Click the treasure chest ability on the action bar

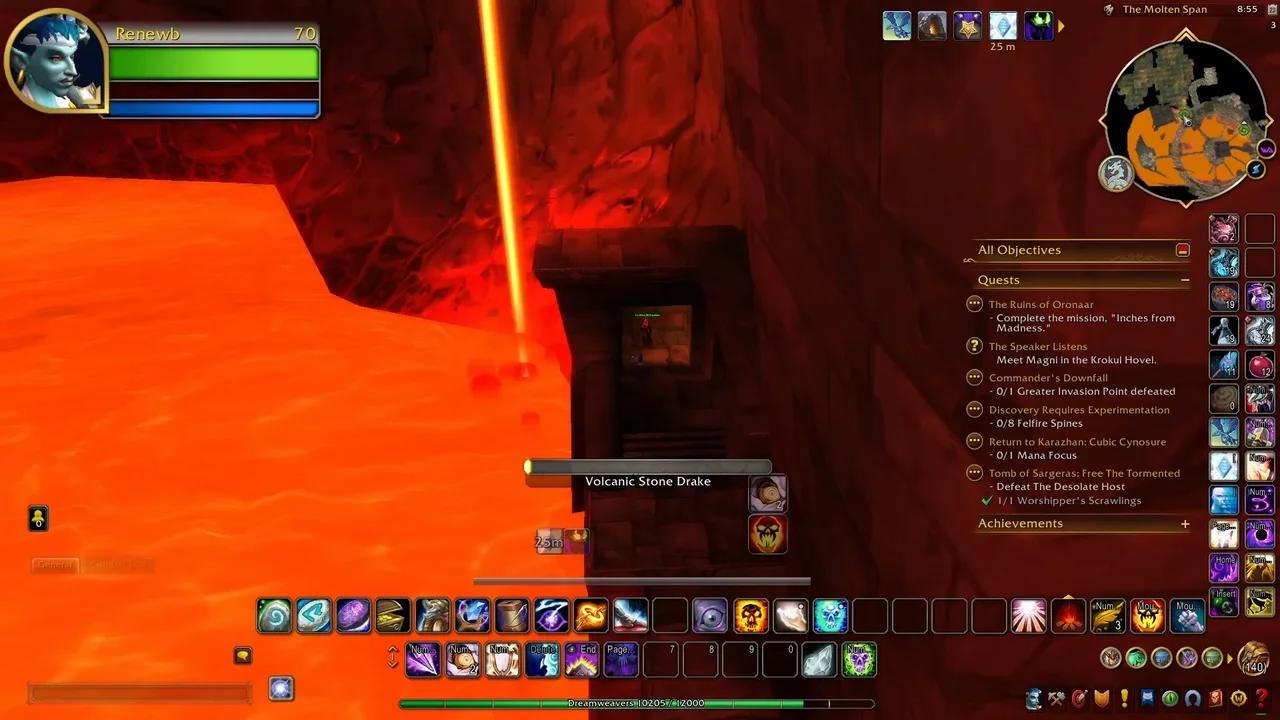392,615
